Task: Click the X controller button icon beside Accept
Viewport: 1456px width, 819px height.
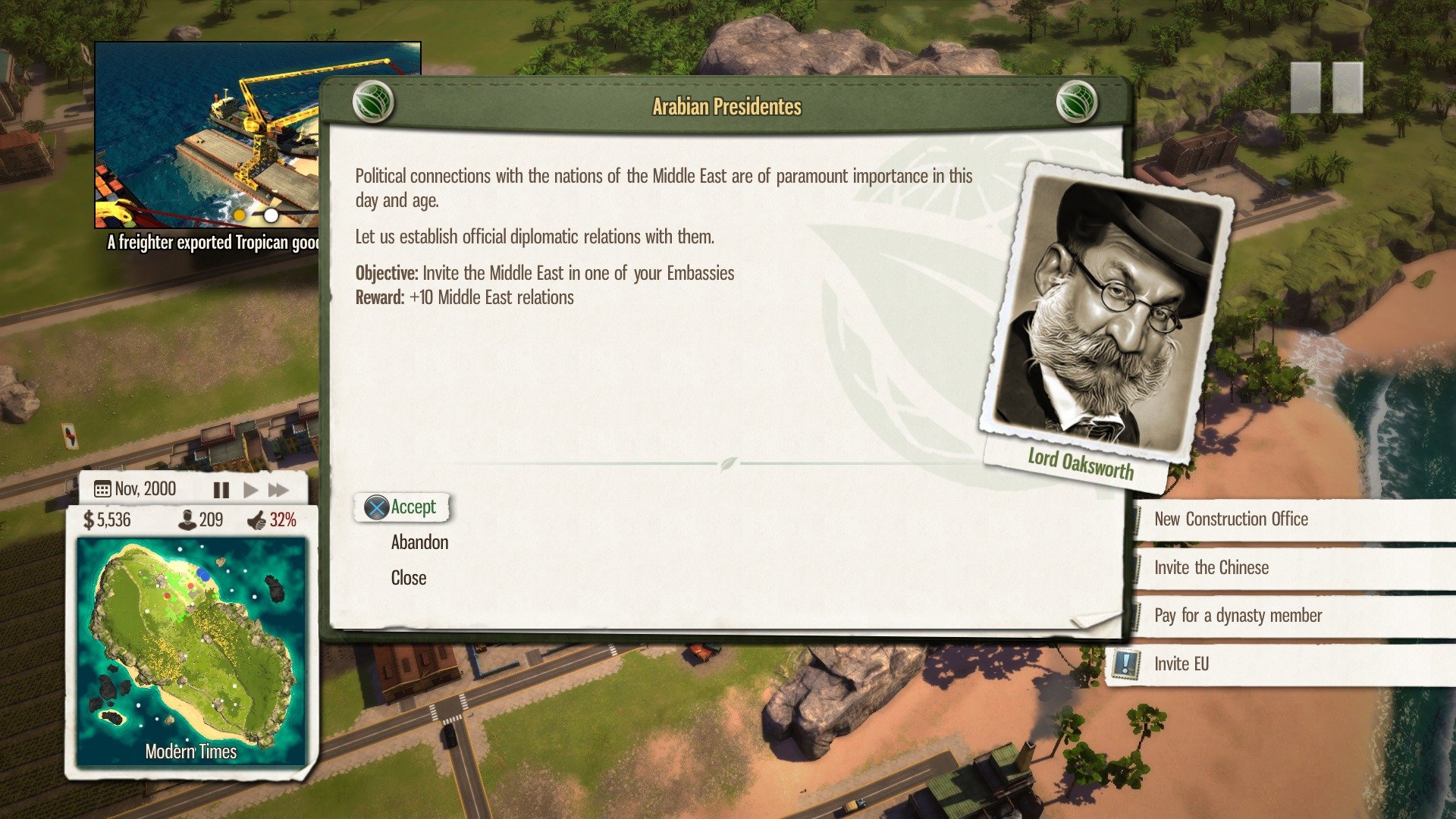Action: pyautogui.click(x=375, y=507)
